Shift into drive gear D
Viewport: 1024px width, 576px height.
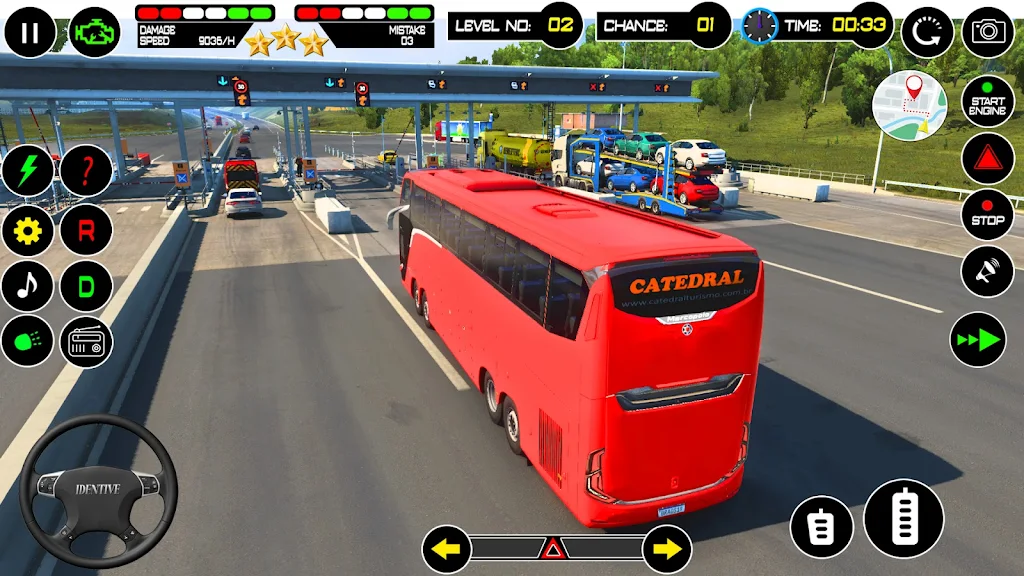click(86, 287)
